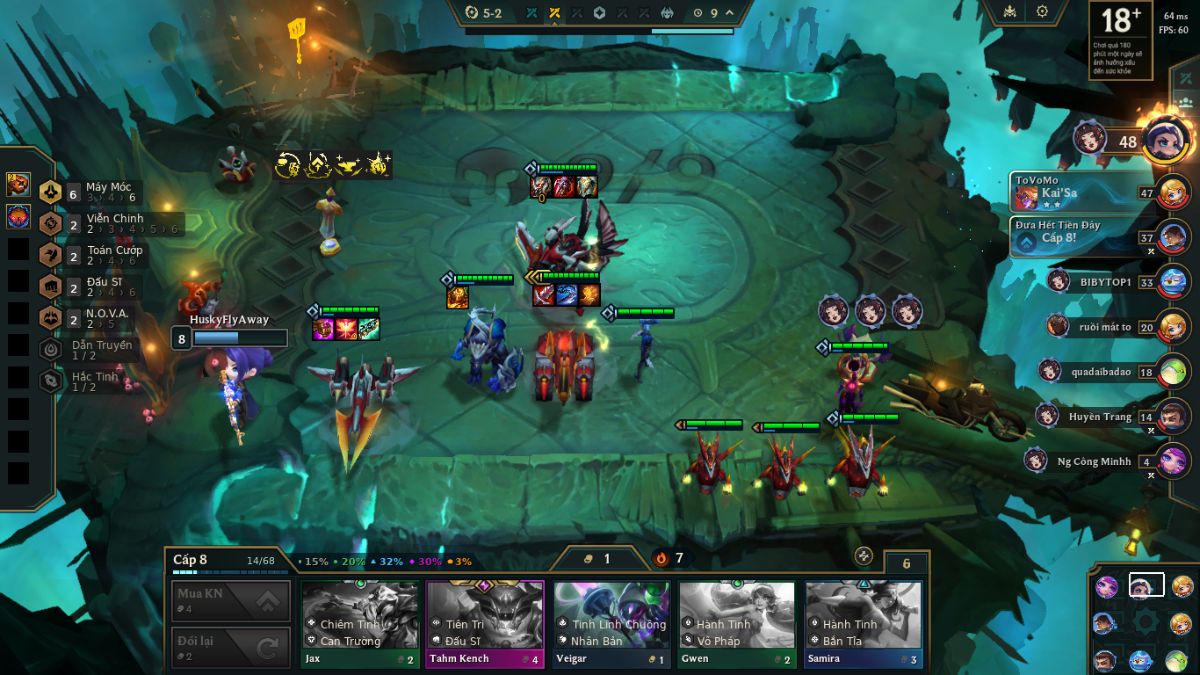
Task: Click the green avatar on the minimap
Action: coord(1177,660)
